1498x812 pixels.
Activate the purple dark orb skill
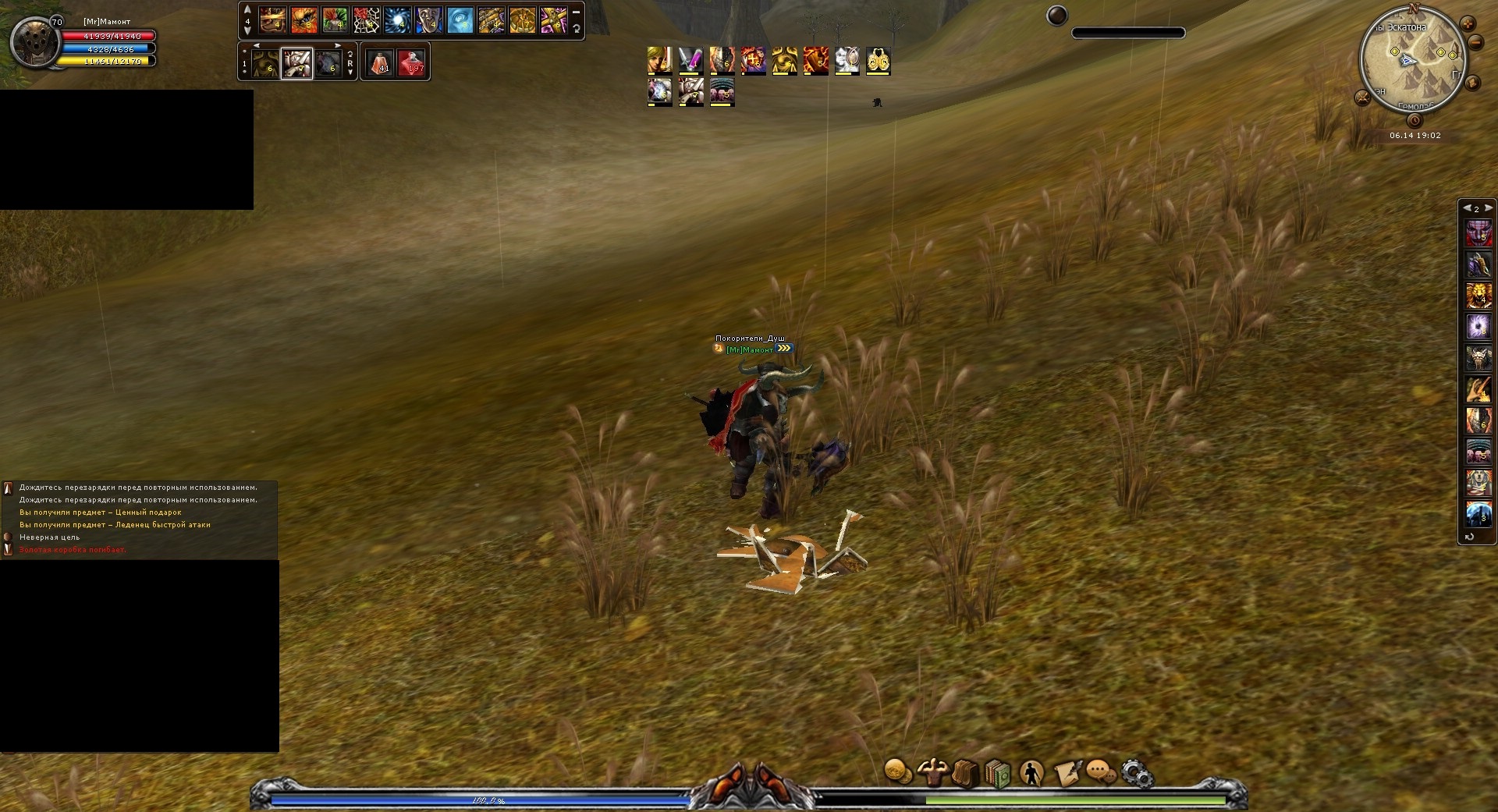pos(1478,326)
